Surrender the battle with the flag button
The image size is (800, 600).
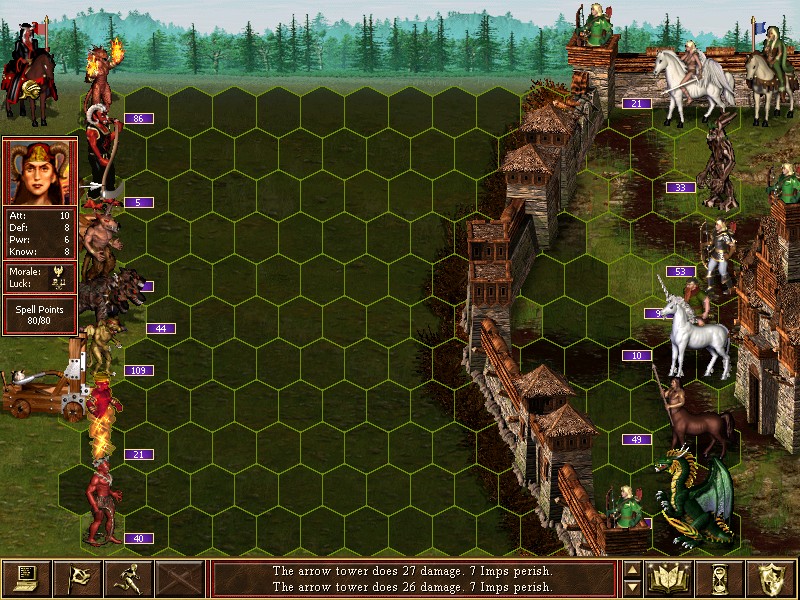pyautogui.click(x=77, y=578)
